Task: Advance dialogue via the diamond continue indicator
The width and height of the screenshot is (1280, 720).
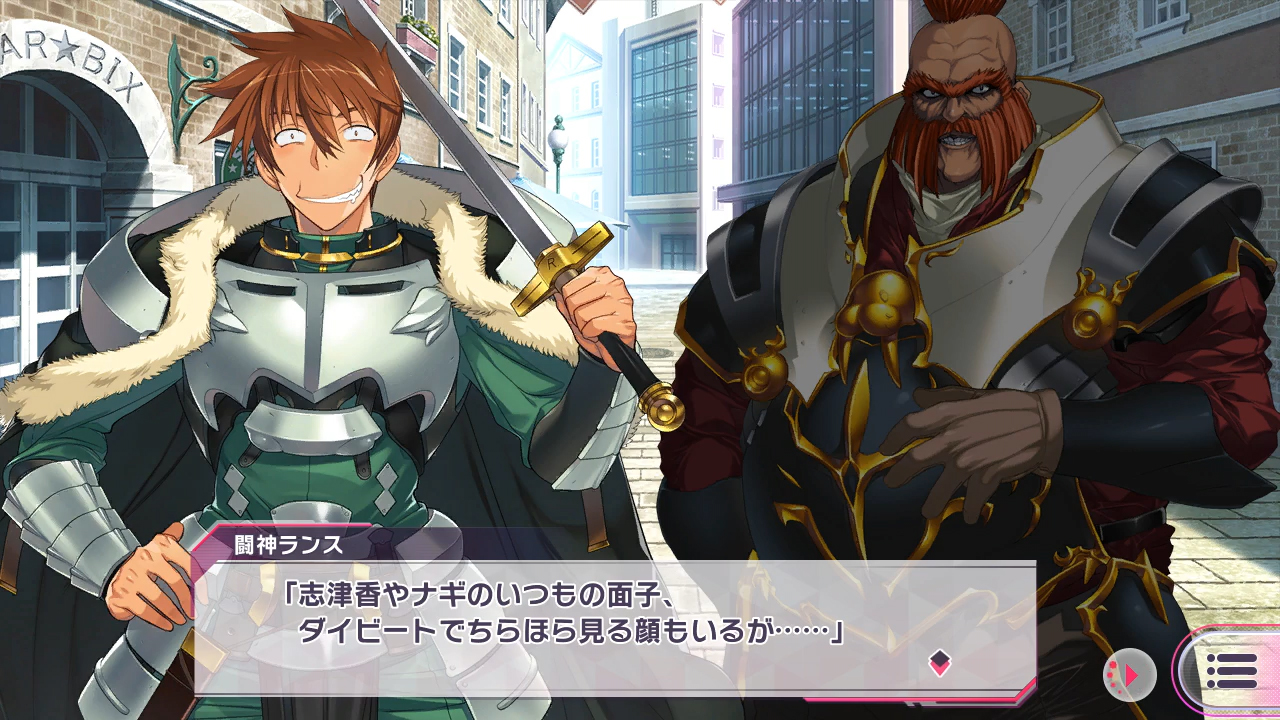Action: pos(939,661)
